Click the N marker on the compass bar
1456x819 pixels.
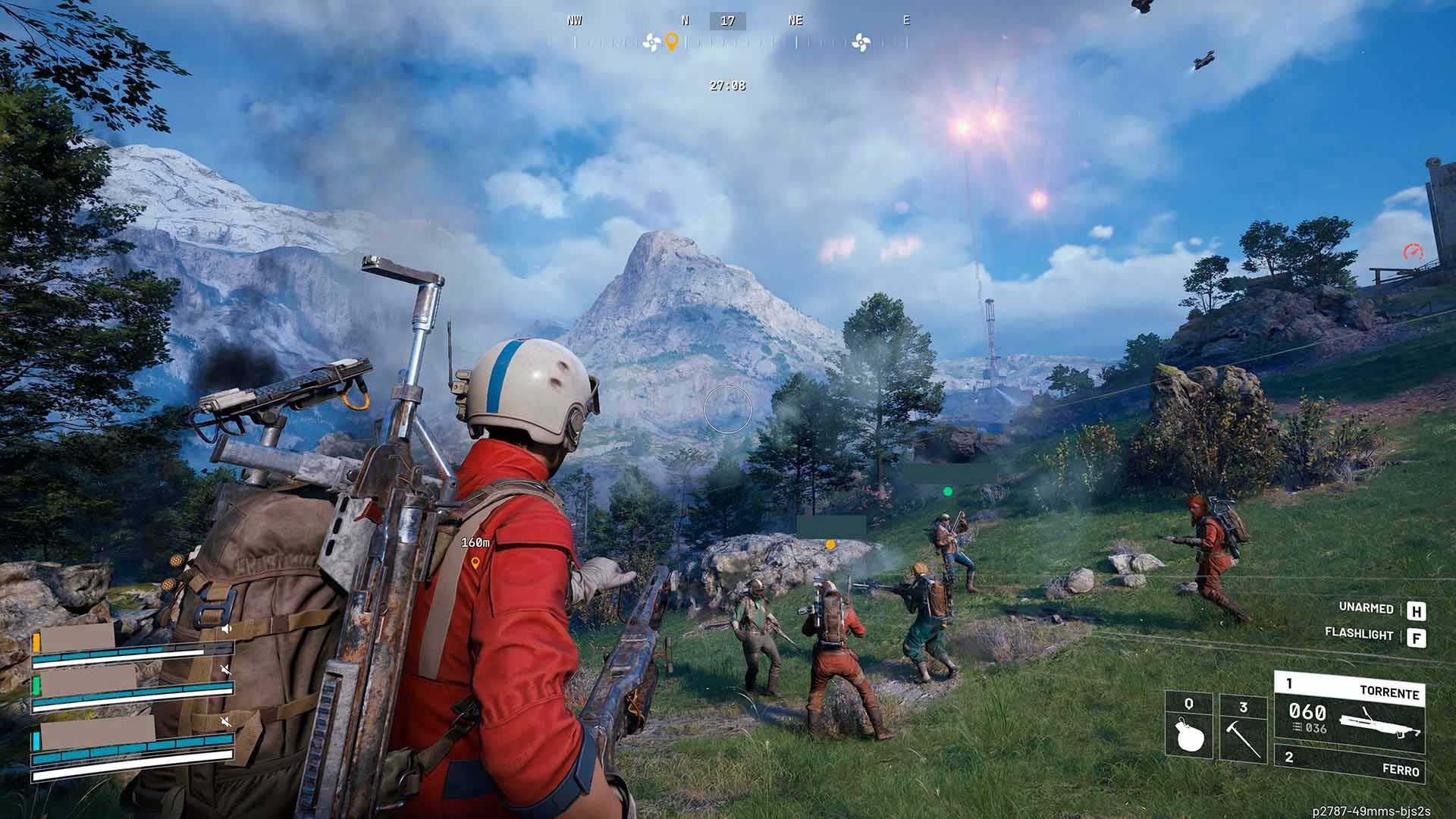685,20
